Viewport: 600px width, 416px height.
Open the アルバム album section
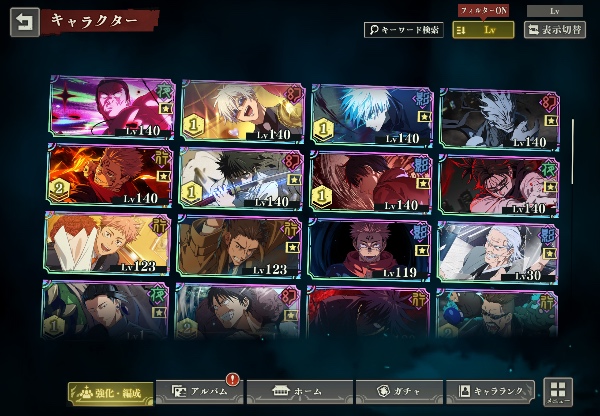199,392
